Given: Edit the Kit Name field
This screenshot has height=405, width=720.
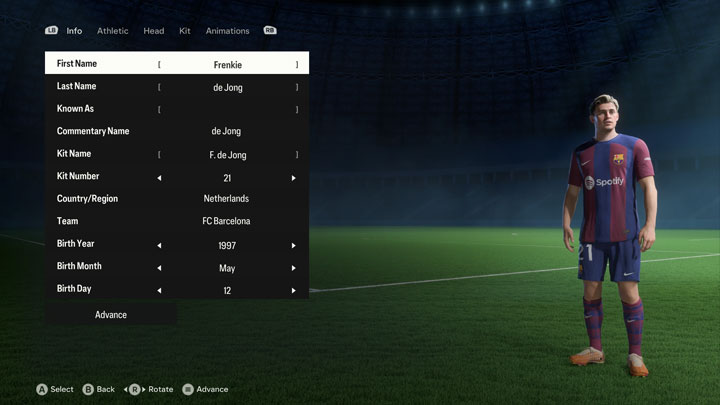Looking at the screenshot, I should pos(227,155).
